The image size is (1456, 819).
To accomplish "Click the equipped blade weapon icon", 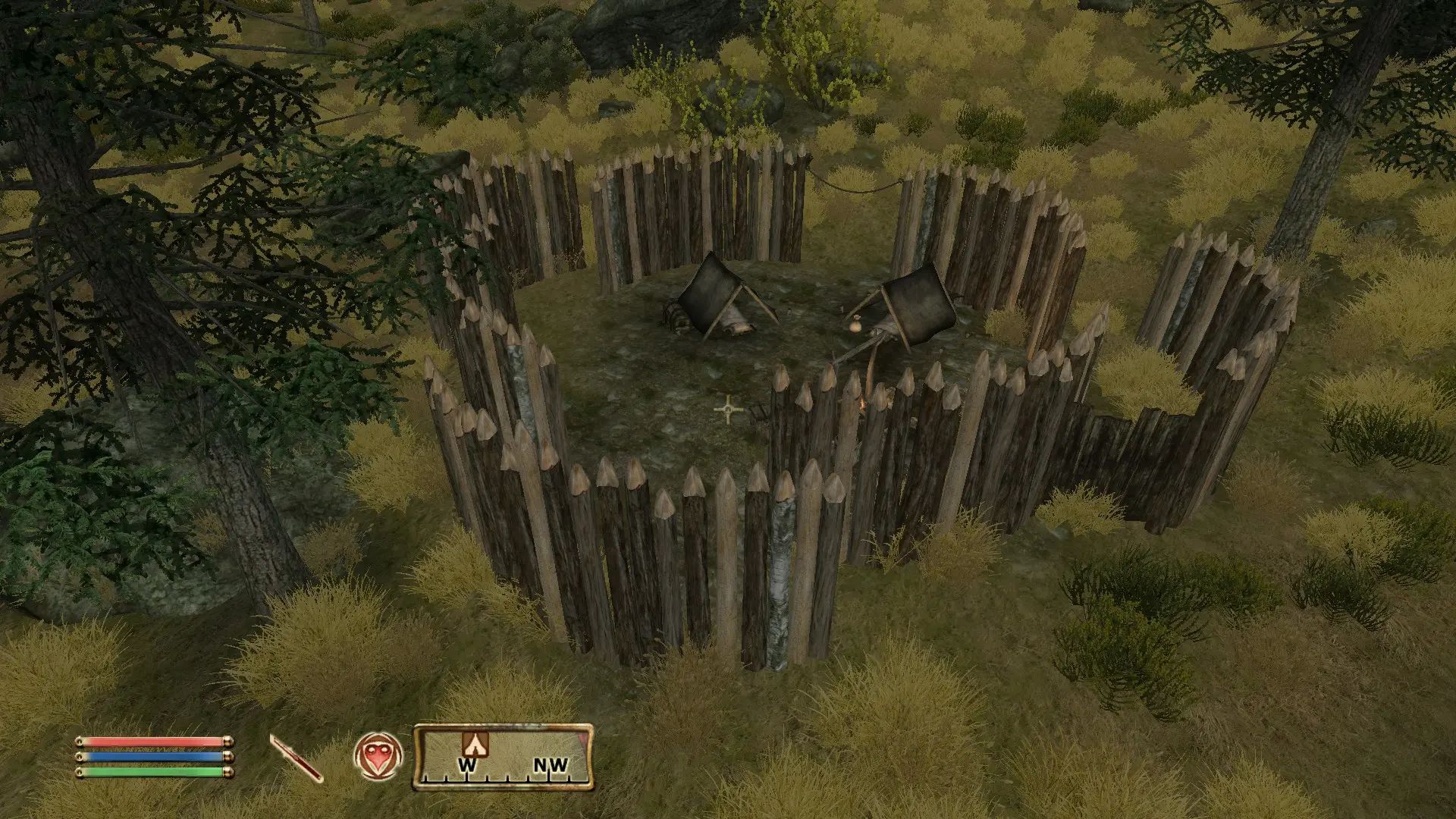I will tap(296, 758).
